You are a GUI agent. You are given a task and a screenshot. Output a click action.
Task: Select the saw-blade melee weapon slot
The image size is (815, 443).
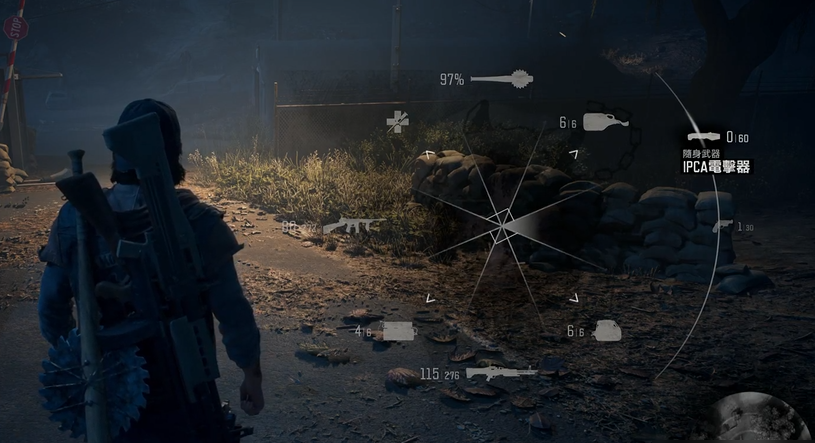click(x=500, y=79)
